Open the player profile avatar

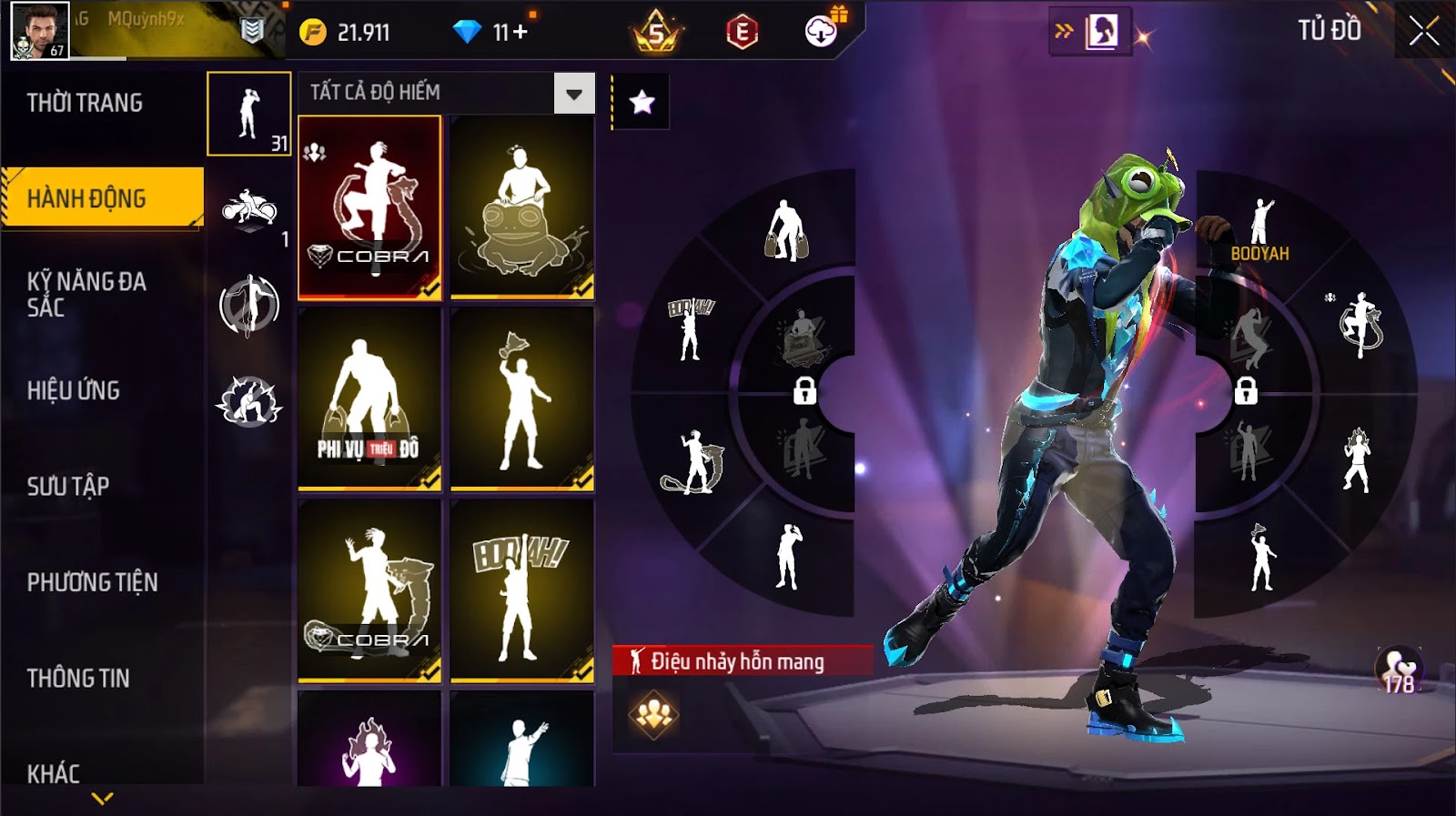[39, 30]
